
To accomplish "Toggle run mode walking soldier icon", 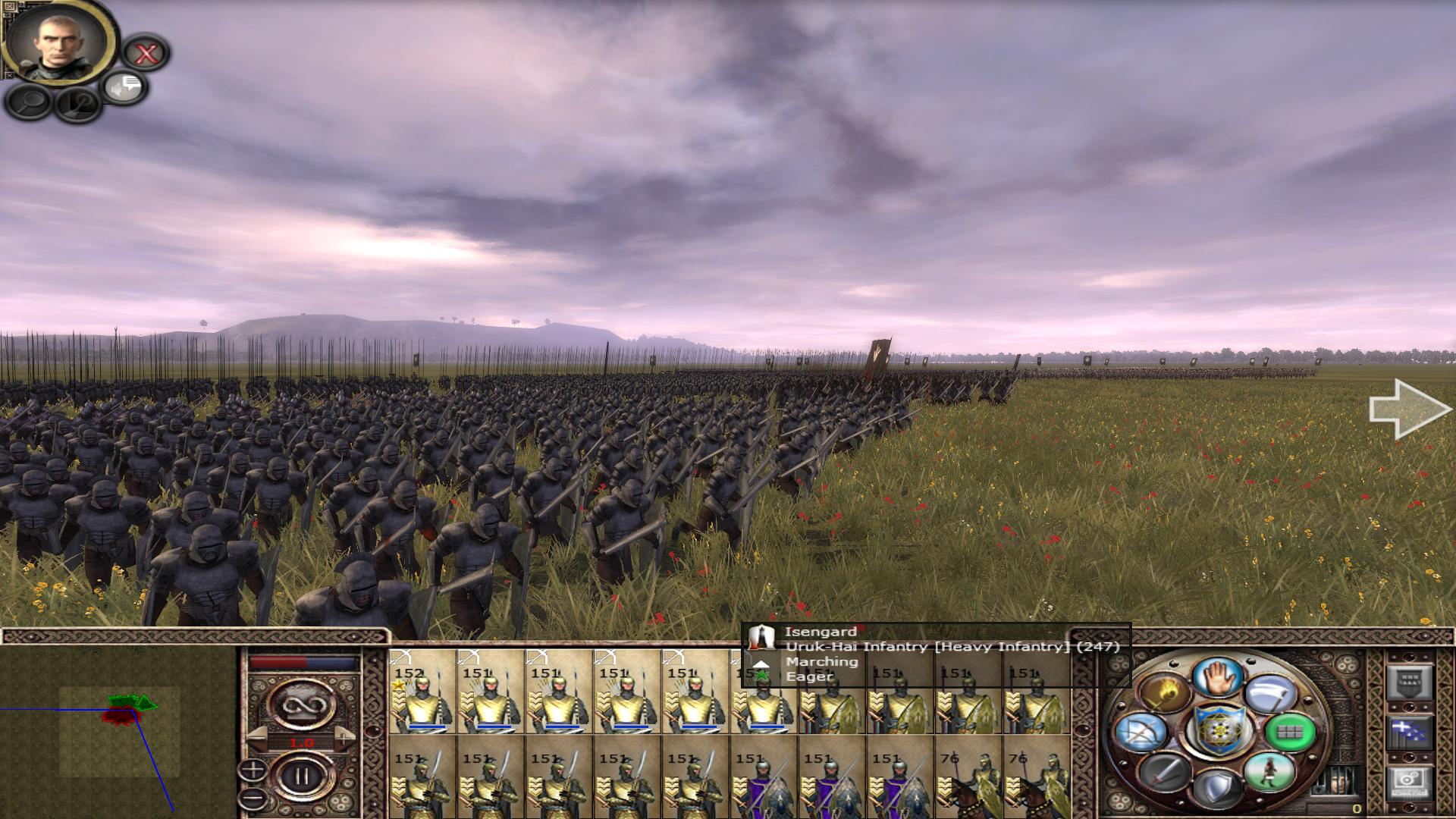I will [x=1269, y=771].
